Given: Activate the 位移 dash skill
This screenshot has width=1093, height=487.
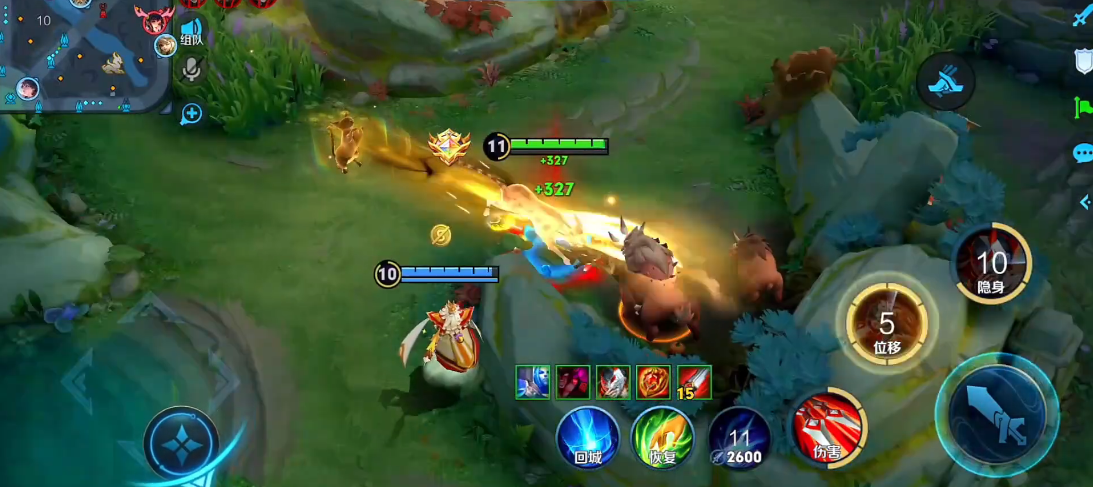Looking at the screenshot, I should click(887, 325).
